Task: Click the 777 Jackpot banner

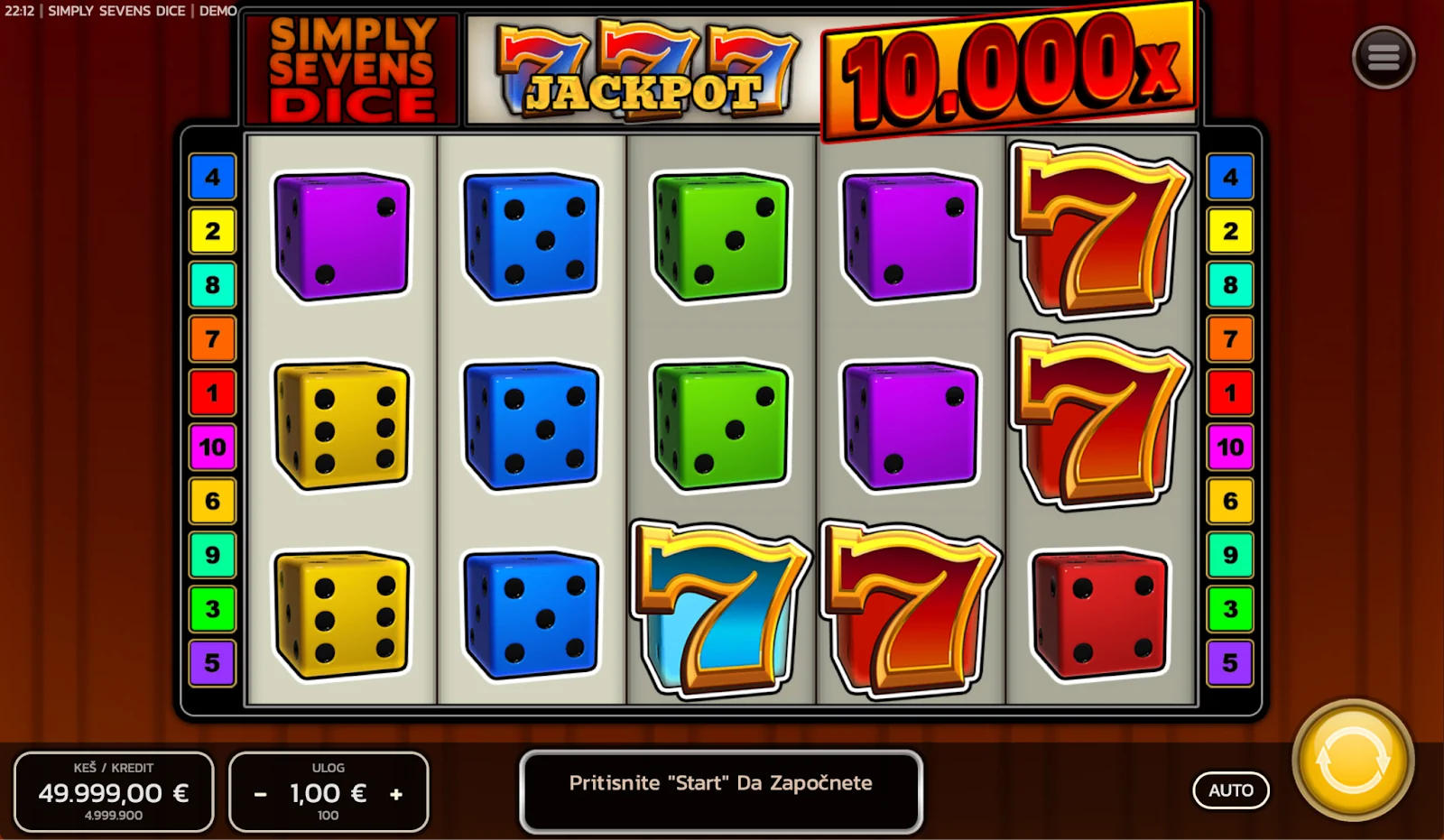Action: tap(641, 63)
